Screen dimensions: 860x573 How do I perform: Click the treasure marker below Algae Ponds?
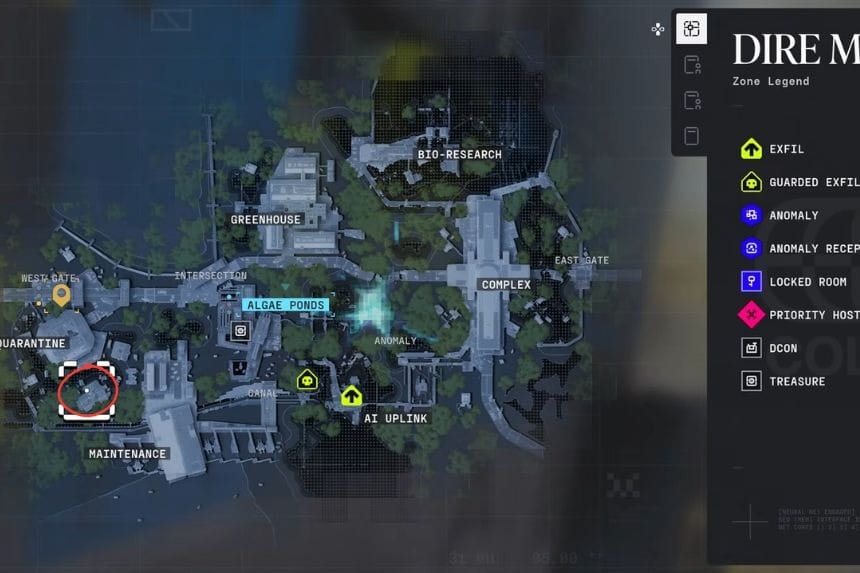(241, 331)
